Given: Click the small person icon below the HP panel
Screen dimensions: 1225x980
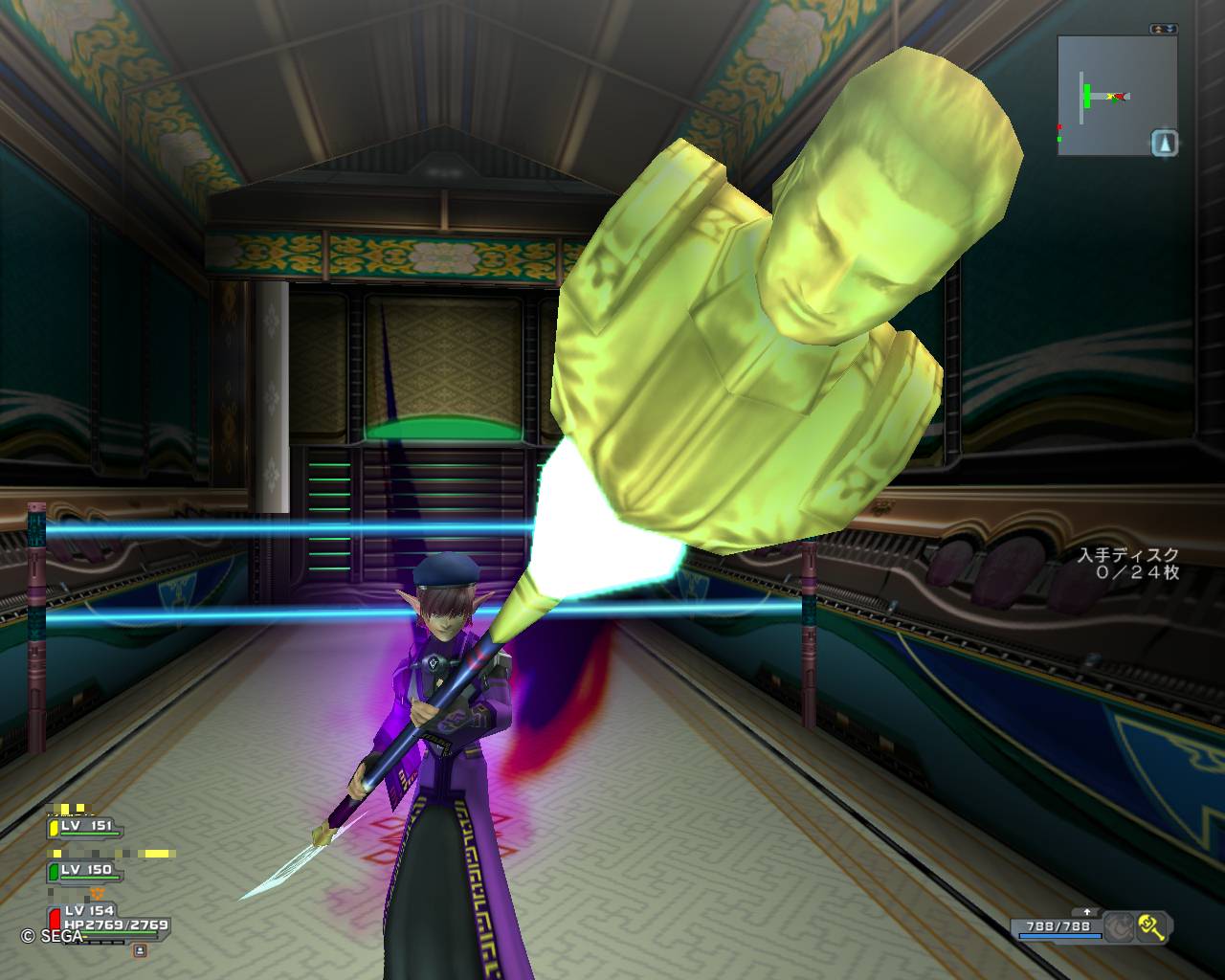Looking at the screenshot, I should point(140,950).
